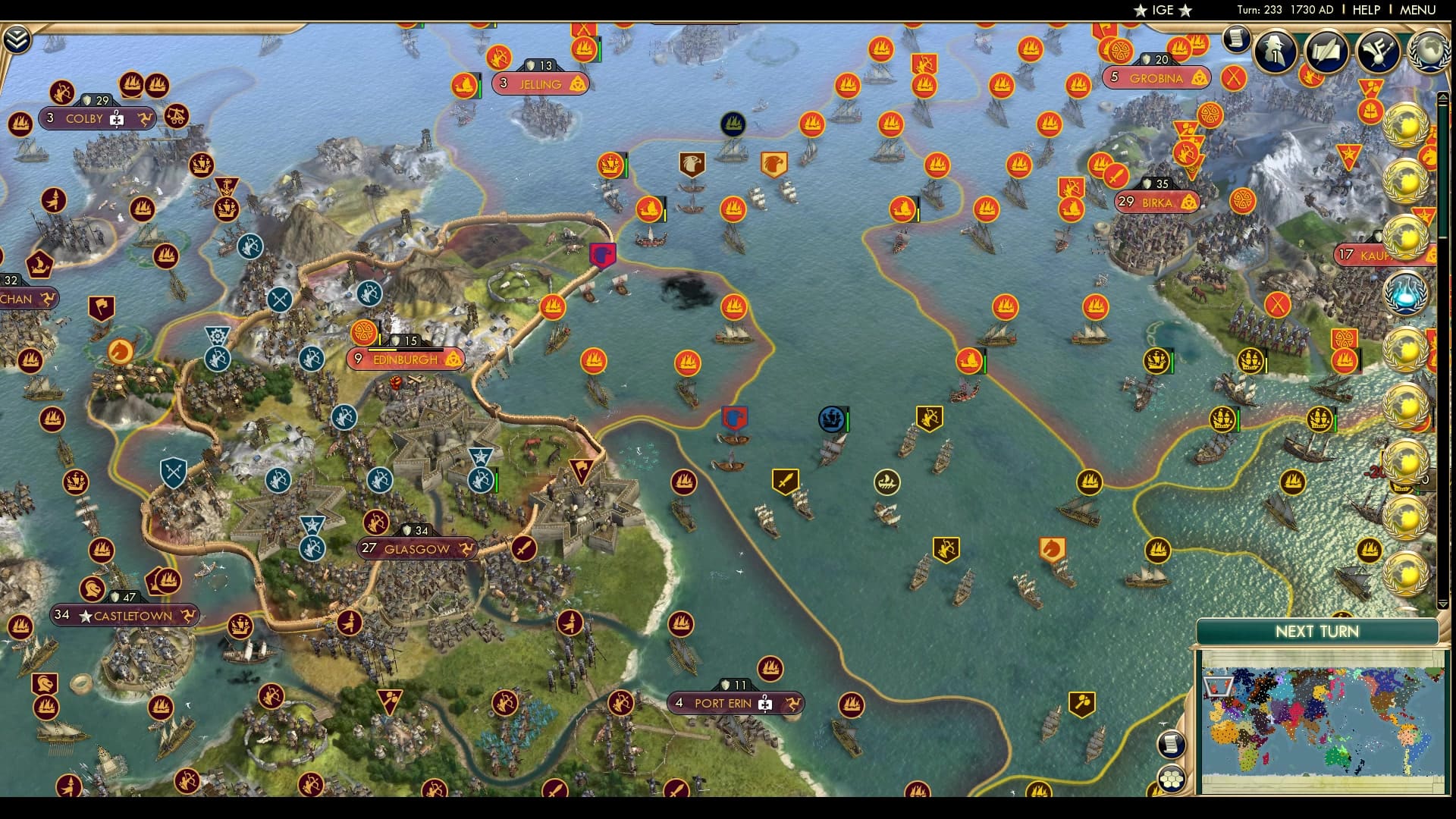Open the Culture overview paintbrush icon
This screenshot has width=1456, height=819.
[x=1379, y=52]
